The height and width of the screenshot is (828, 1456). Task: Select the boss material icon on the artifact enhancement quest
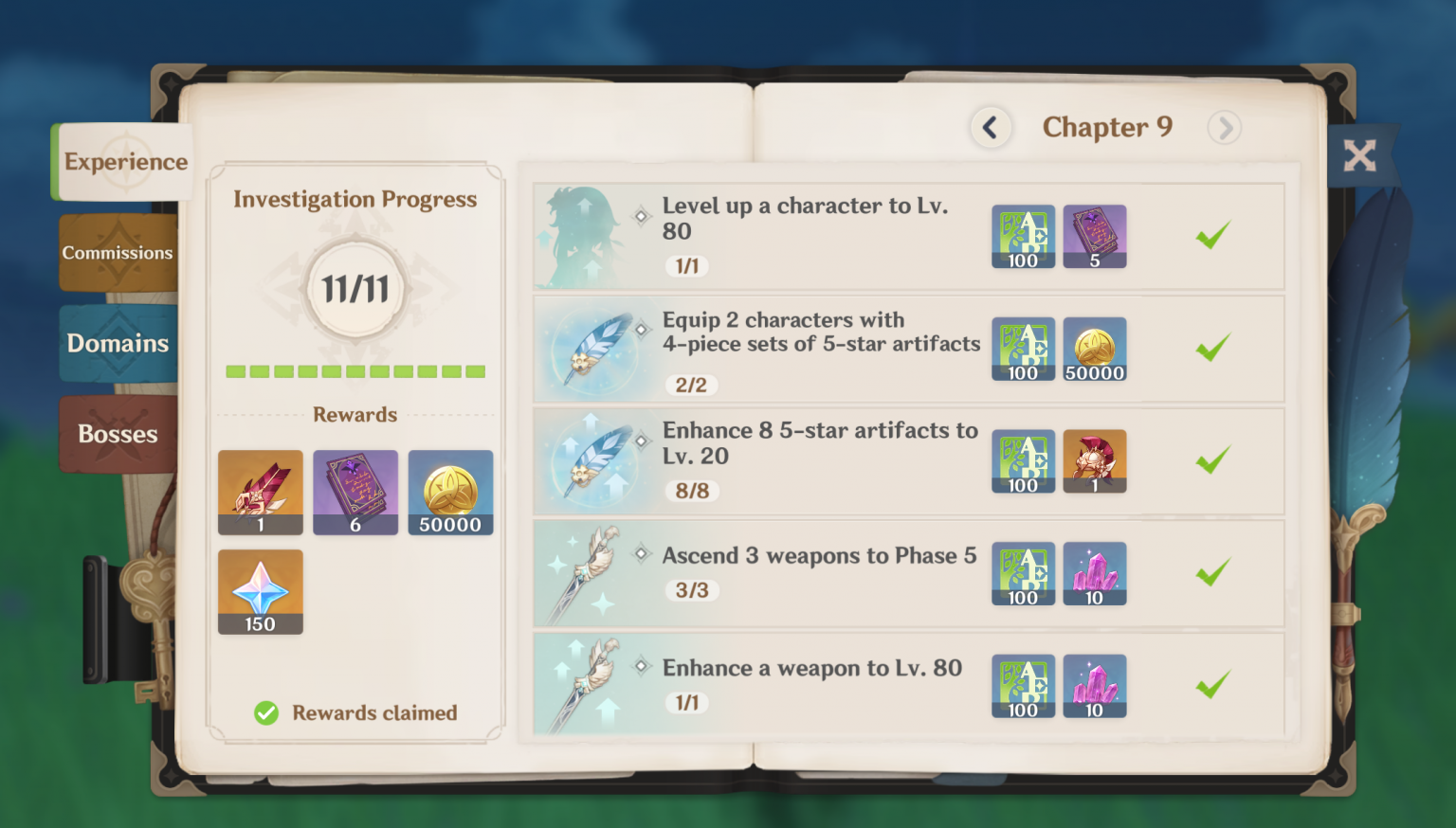1095,461
